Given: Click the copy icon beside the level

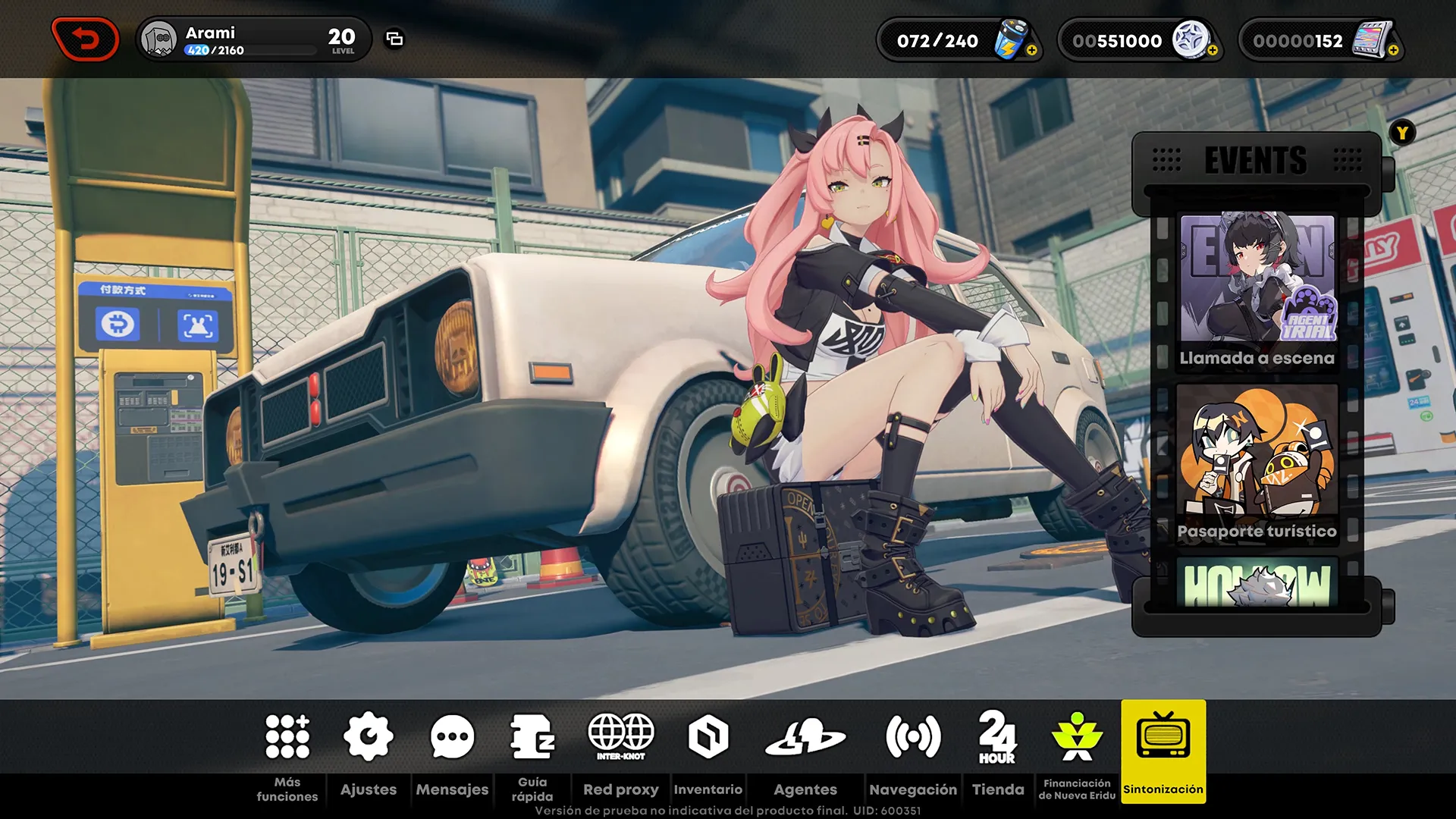Looking at the screenshot, I should tap(394, 39).
